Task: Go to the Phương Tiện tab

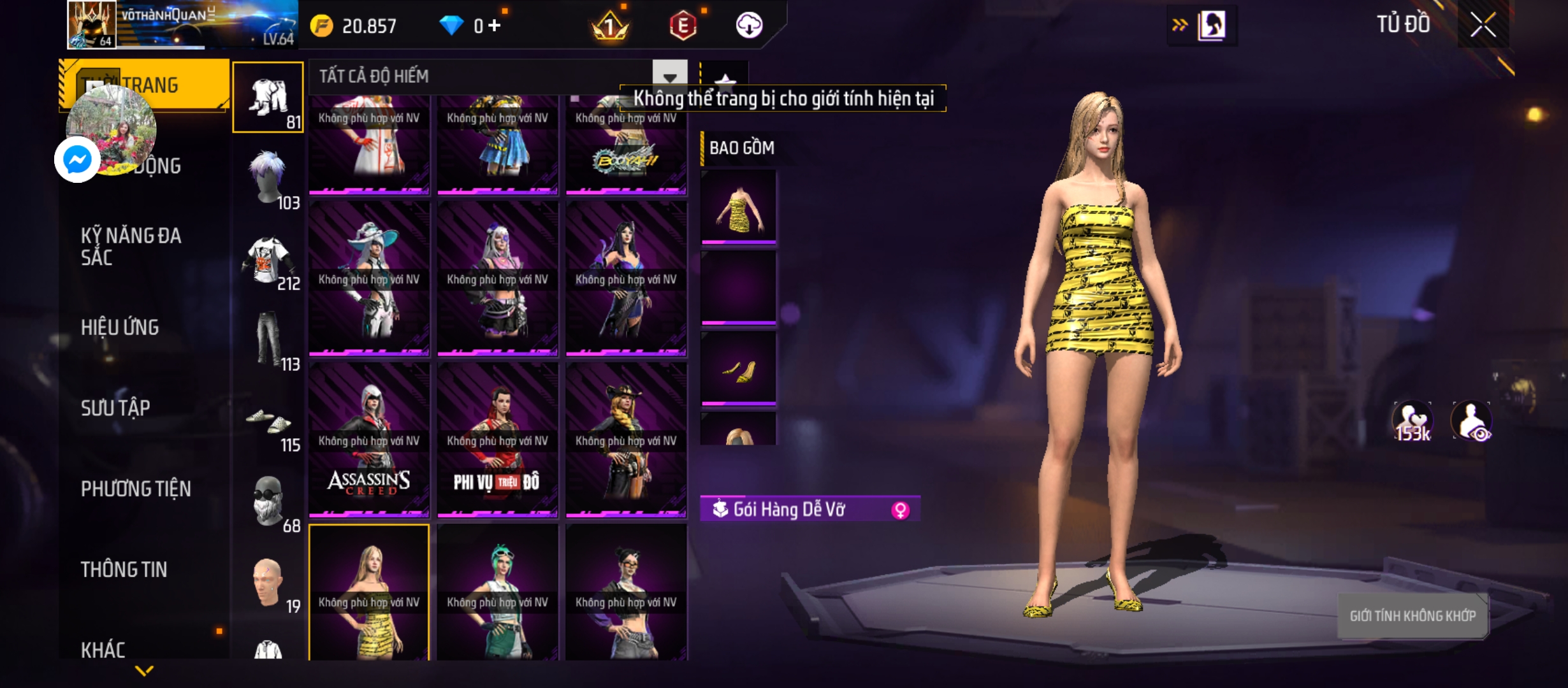Action: pos(136,489)
